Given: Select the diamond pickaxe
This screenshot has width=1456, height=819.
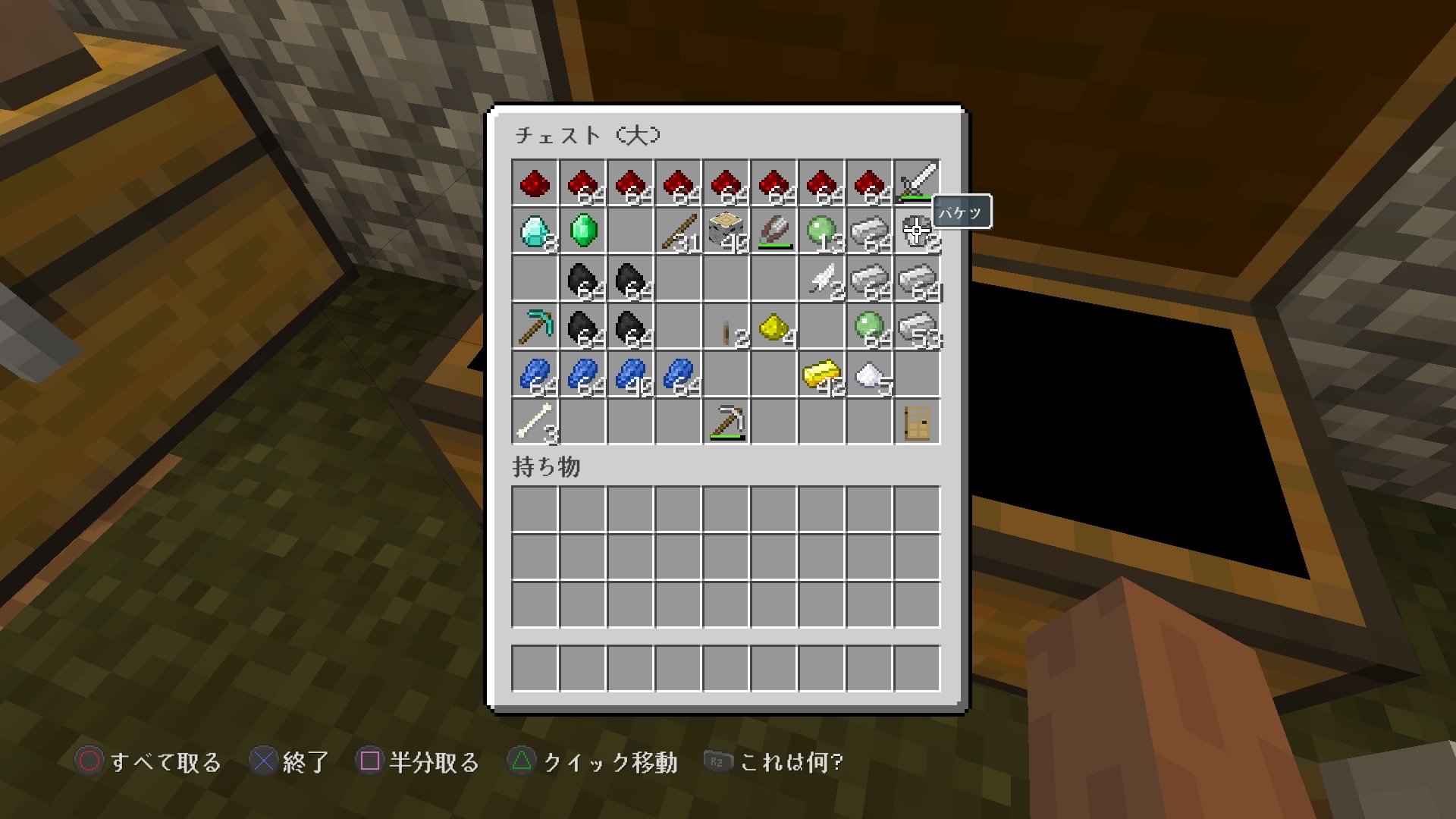Looking at the screenshot, I should (535, 326).
